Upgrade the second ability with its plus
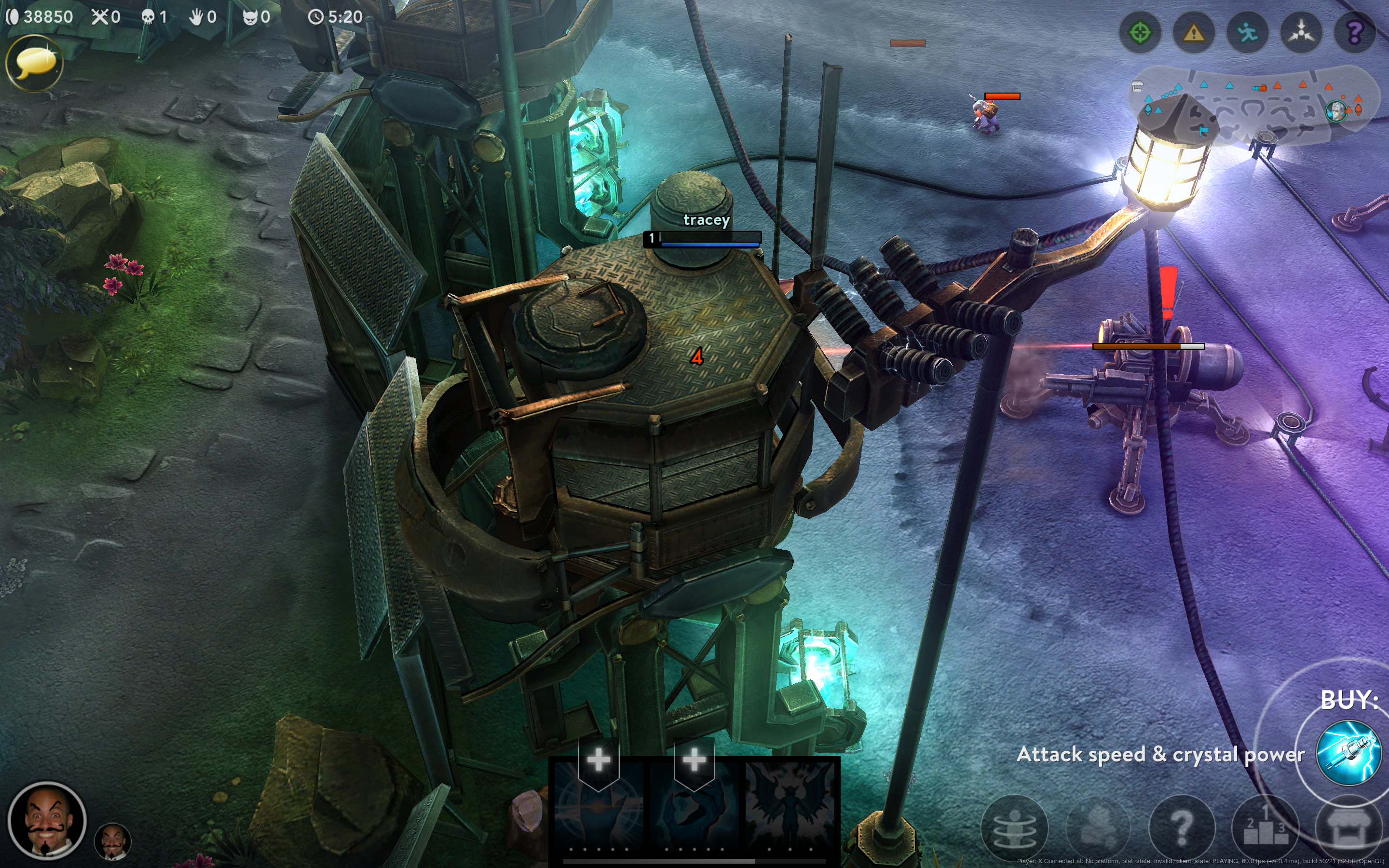The width and height of the screenshot is (1389, 868). pyautogui.click(x=694, y=760)
